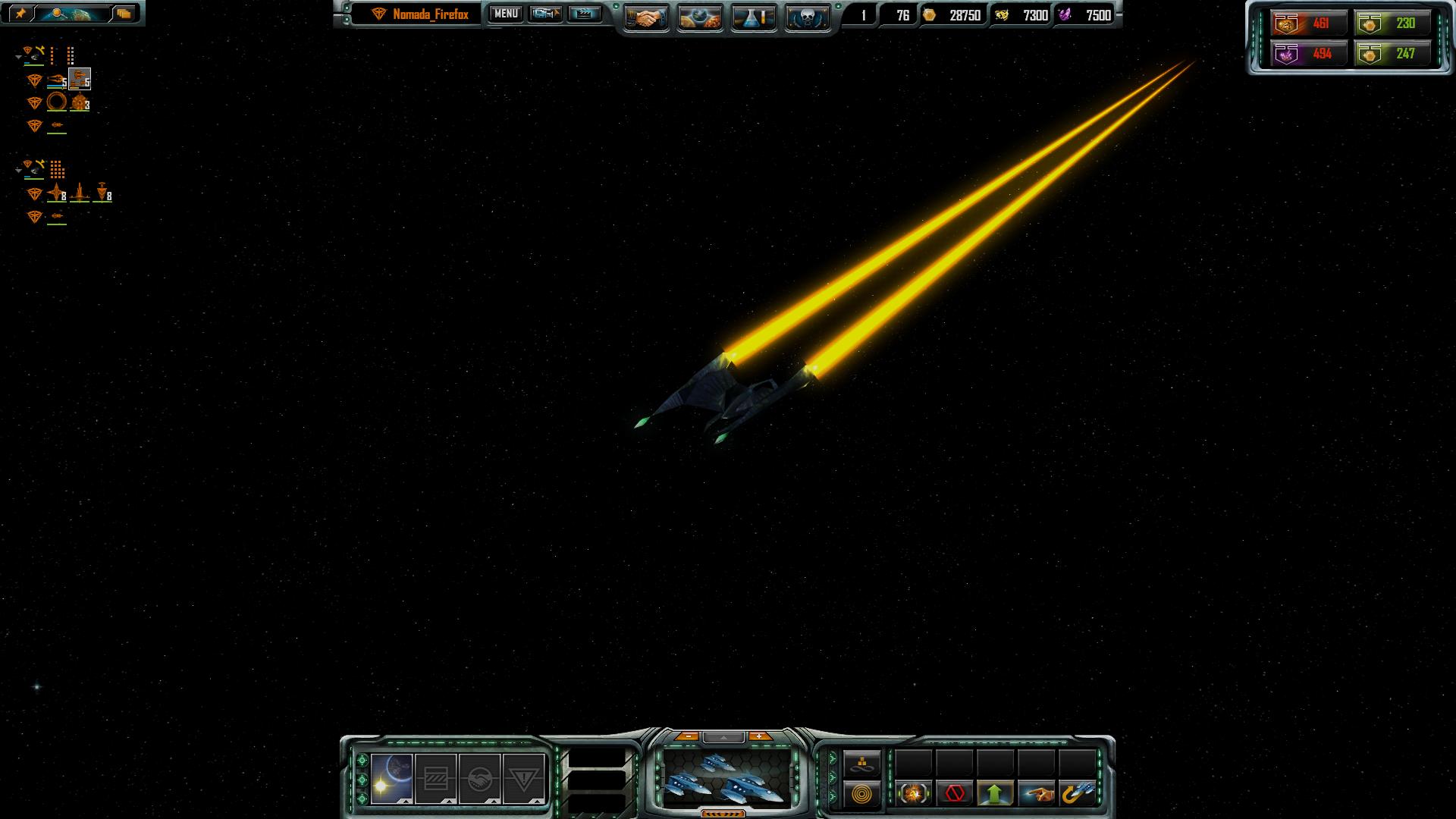This screenshot has width=1456, height=819.
Task: Activate the attack explosion command
Action: tap(913, 794)
